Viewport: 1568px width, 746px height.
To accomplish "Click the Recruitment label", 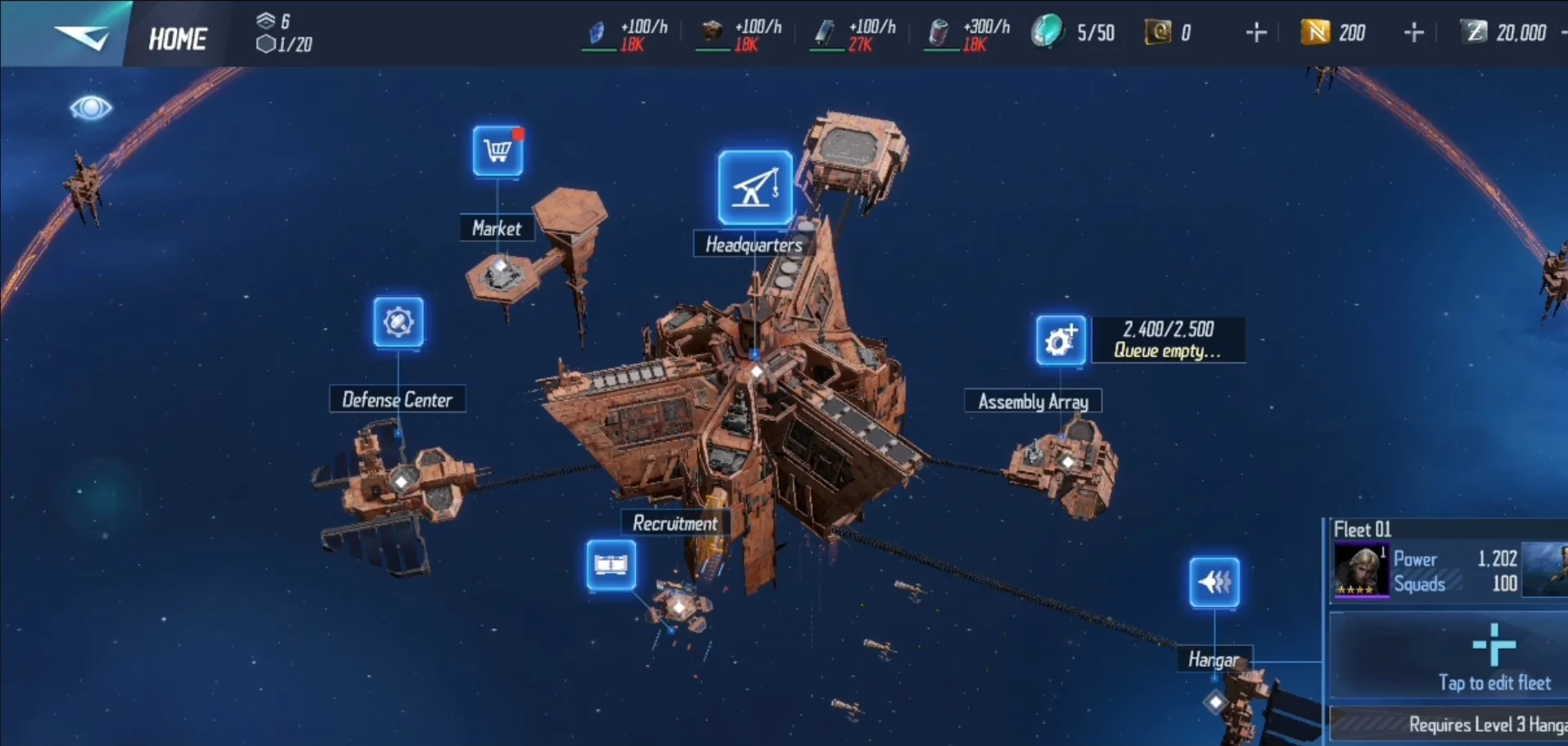I will tap(674, 524).
